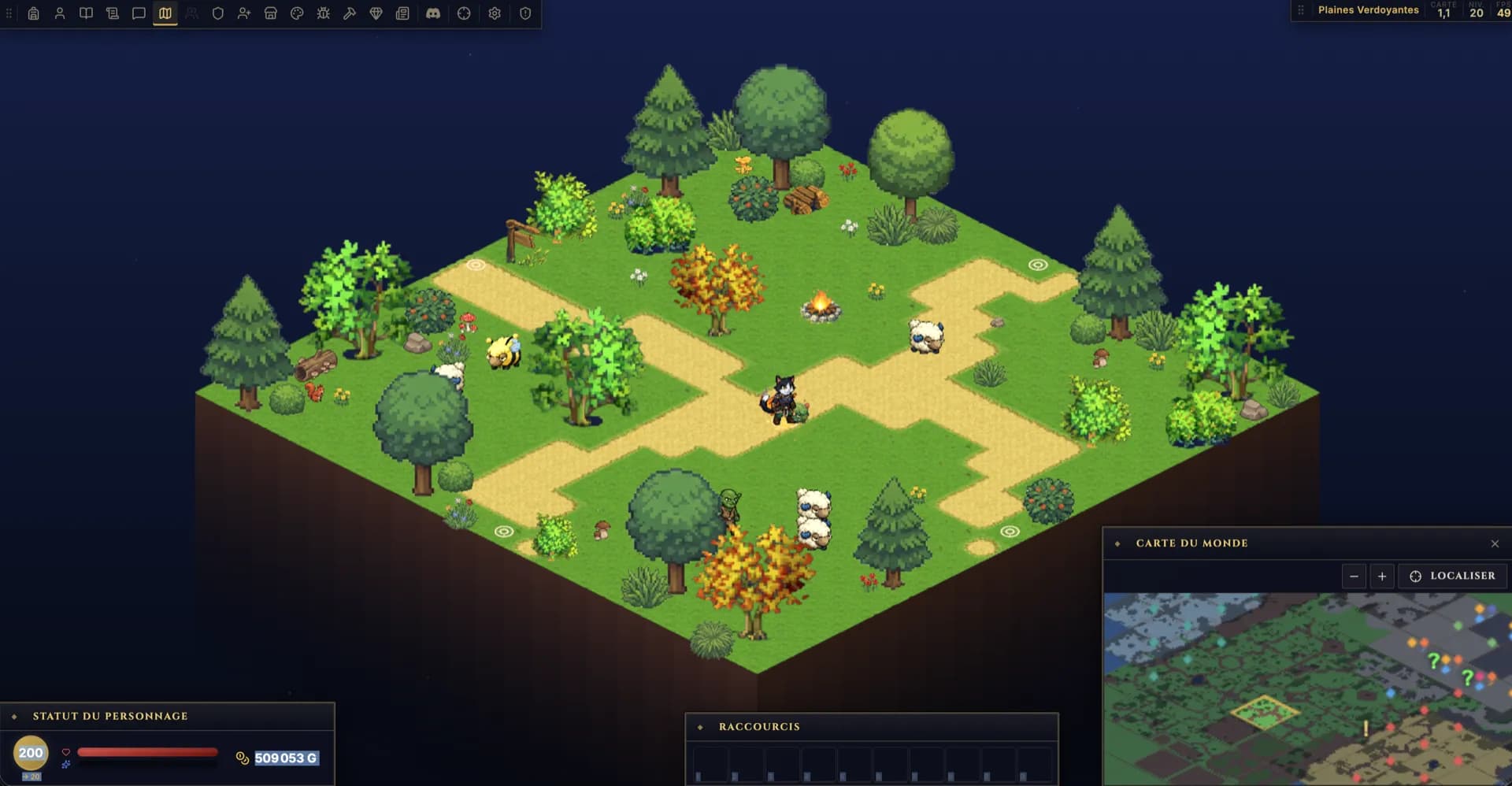Open the bug report icon
The image size is (1512, 786).
[x=324, y=13]
